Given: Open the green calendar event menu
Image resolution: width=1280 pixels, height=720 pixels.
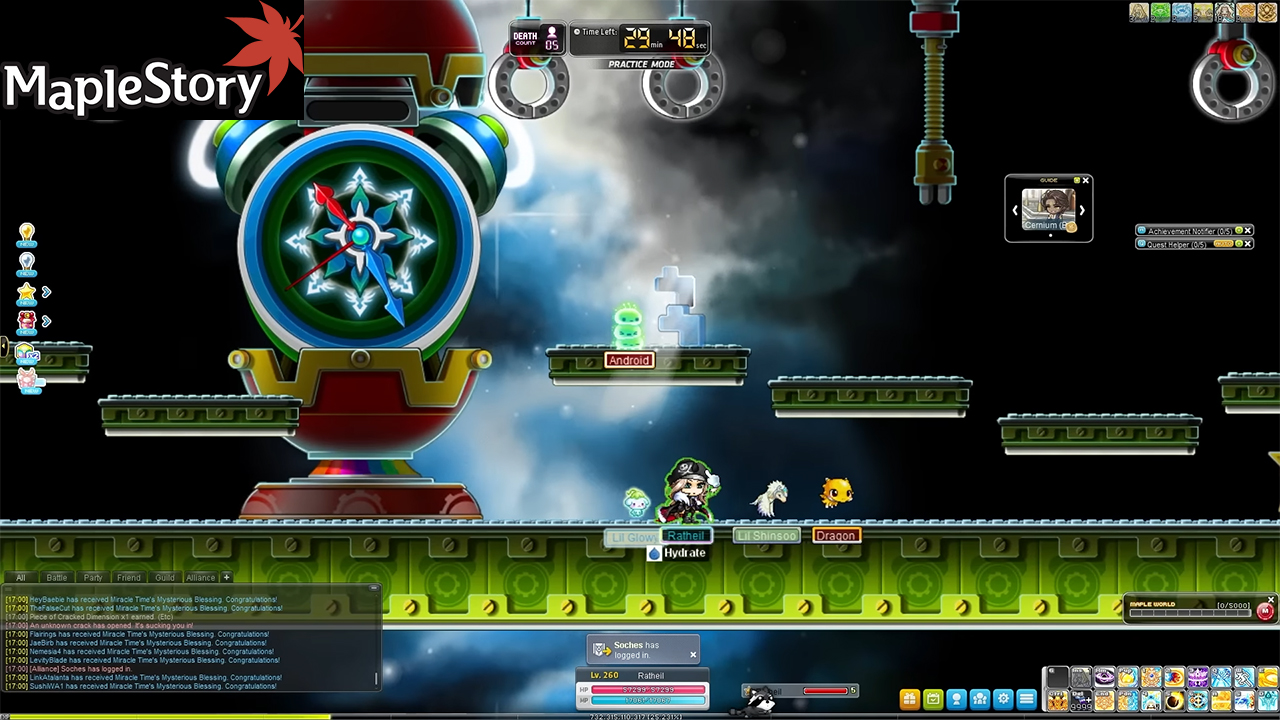Looking at the screenshot, I should click(x=933, y=699).
